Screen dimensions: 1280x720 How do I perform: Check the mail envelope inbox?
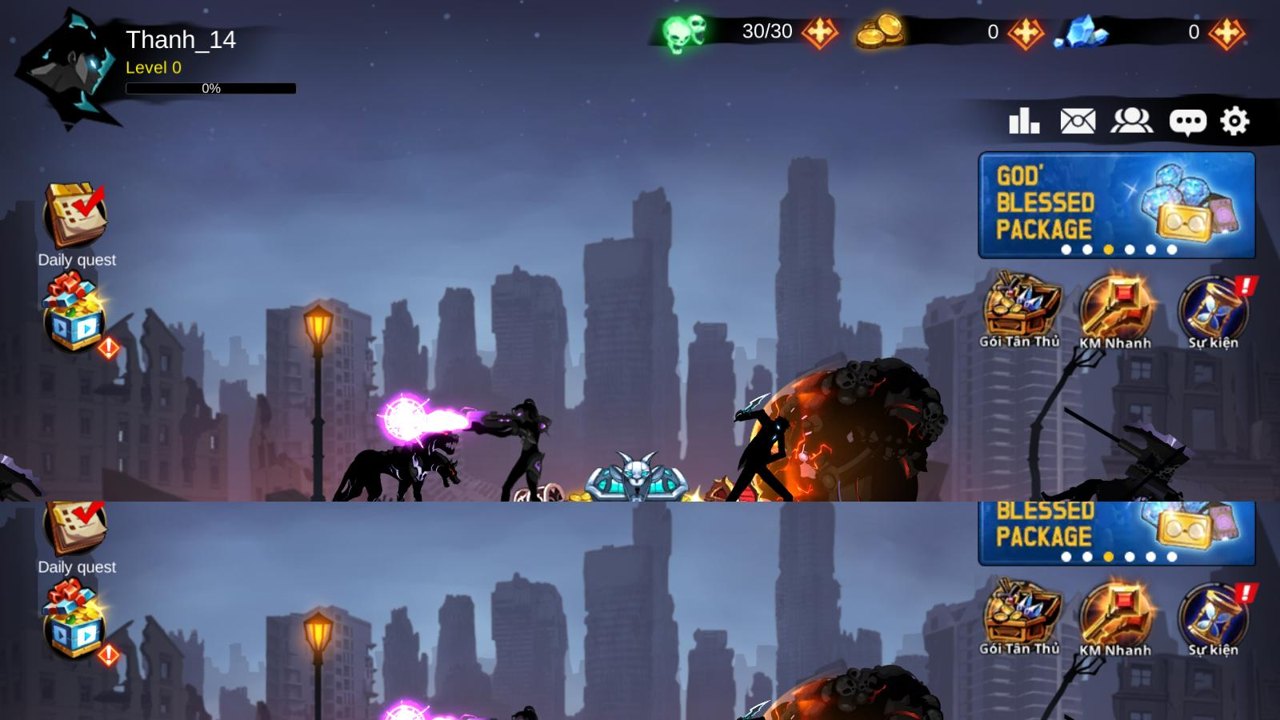pos(1077,122)
